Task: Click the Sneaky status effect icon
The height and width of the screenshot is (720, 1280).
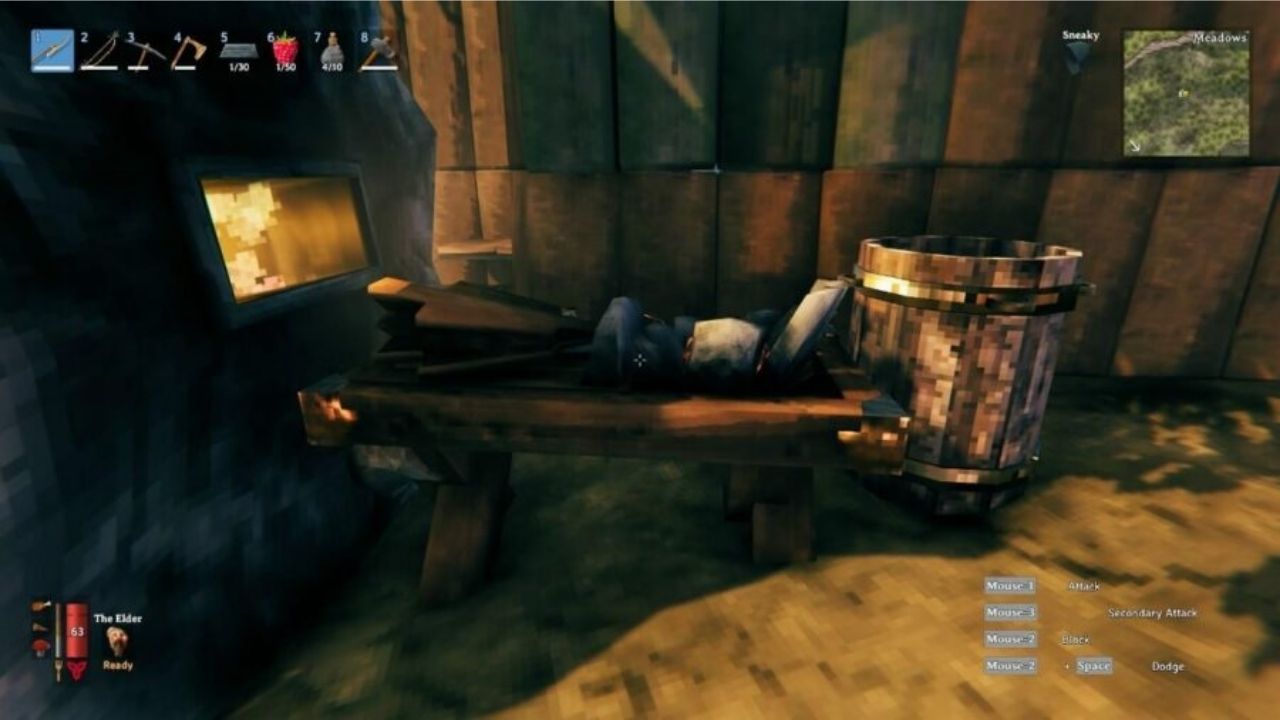Action: click(x=1076, y=57)
